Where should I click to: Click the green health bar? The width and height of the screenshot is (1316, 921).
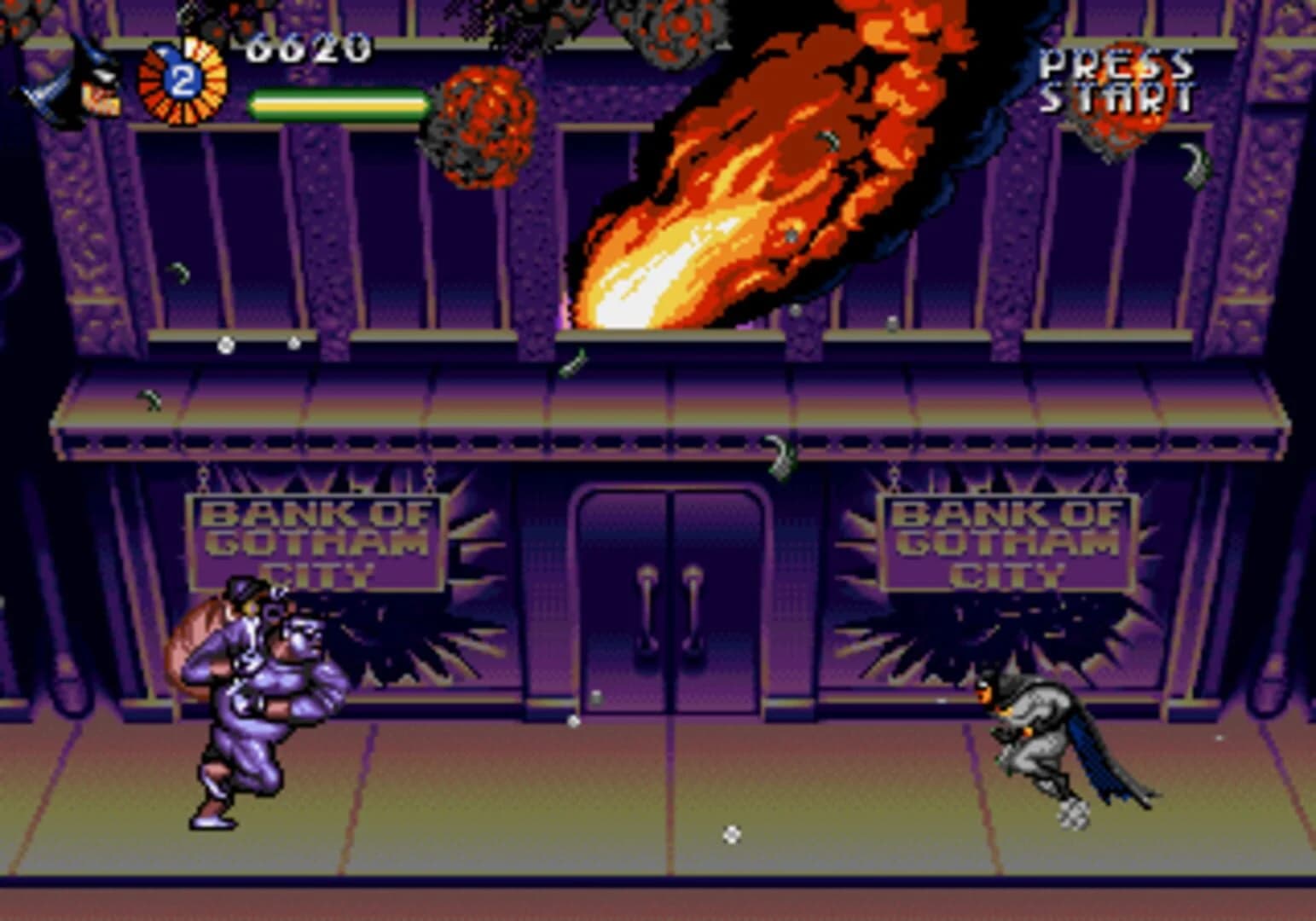click(x=337, y=105)
